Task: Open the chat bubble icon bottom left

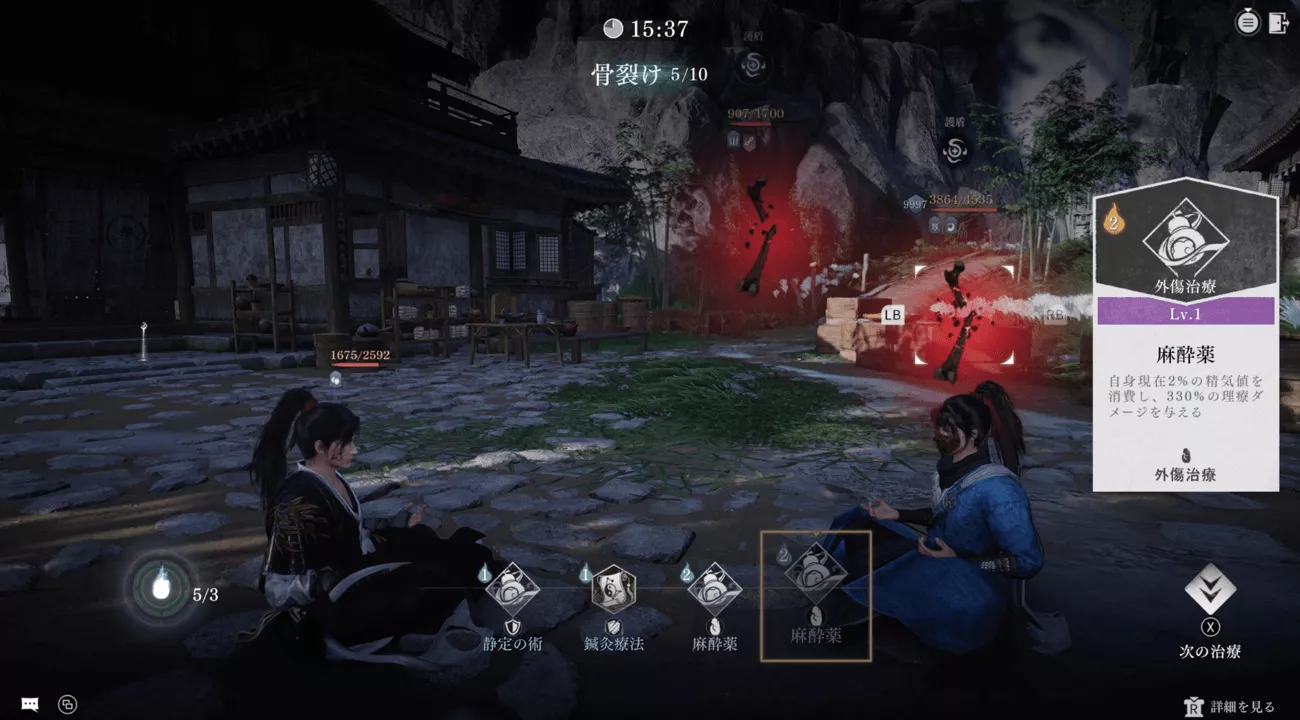Action: (28, 705)
